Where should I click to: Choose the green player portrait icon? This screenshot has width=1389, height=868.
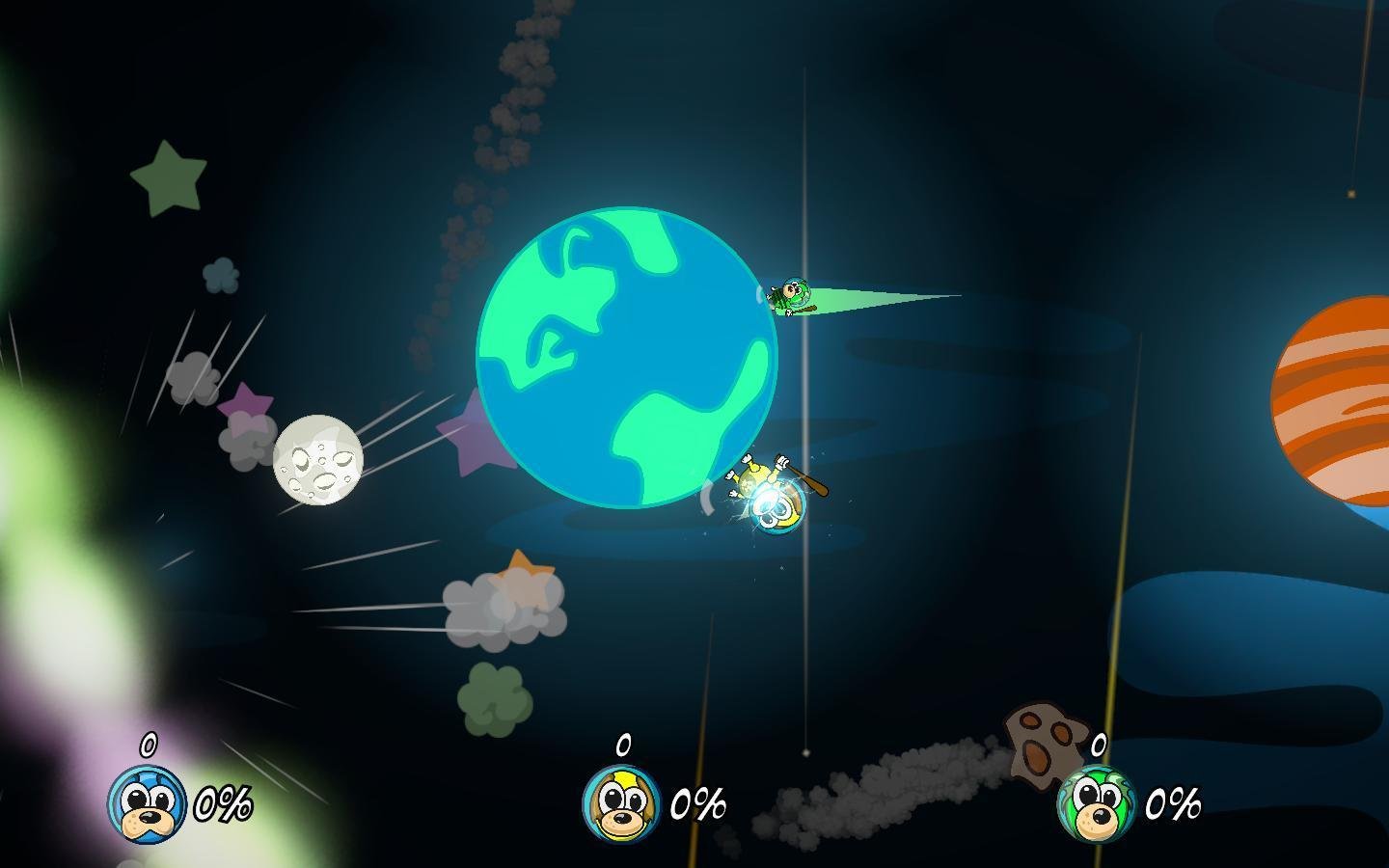[x=1097, y=803]
